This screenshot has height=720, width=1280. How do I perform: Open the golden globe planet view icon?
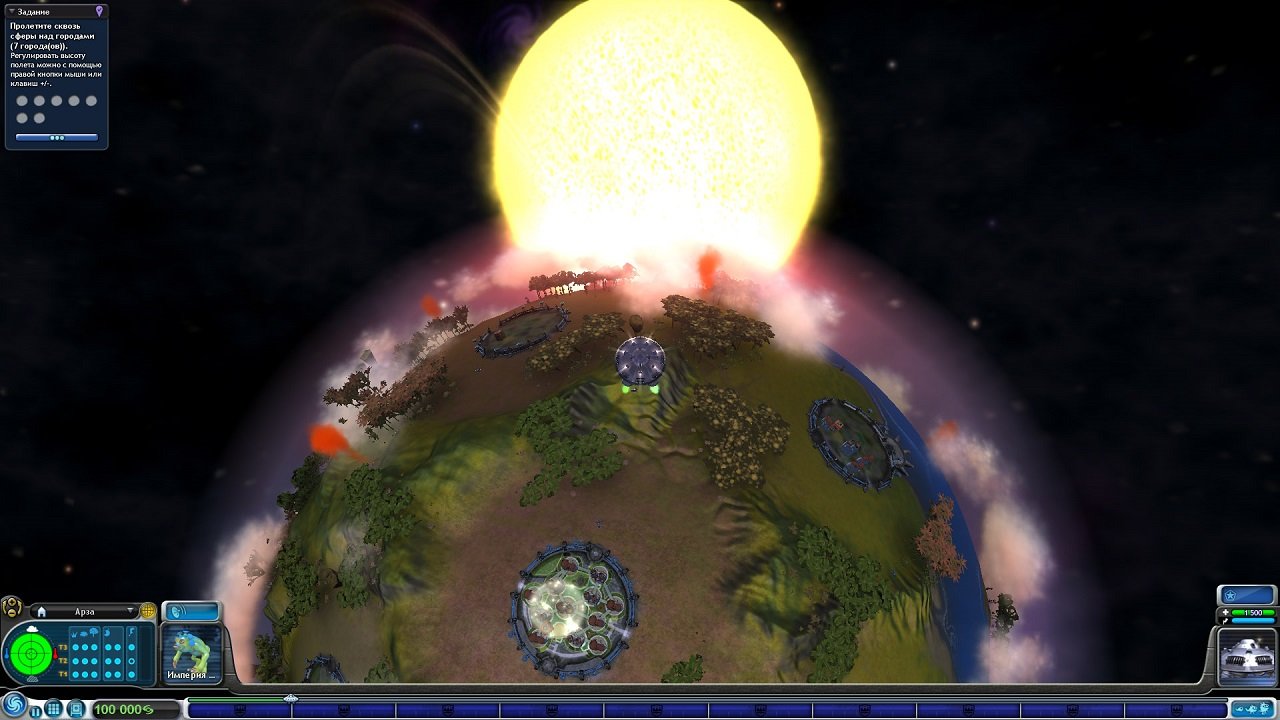(149, 610)
